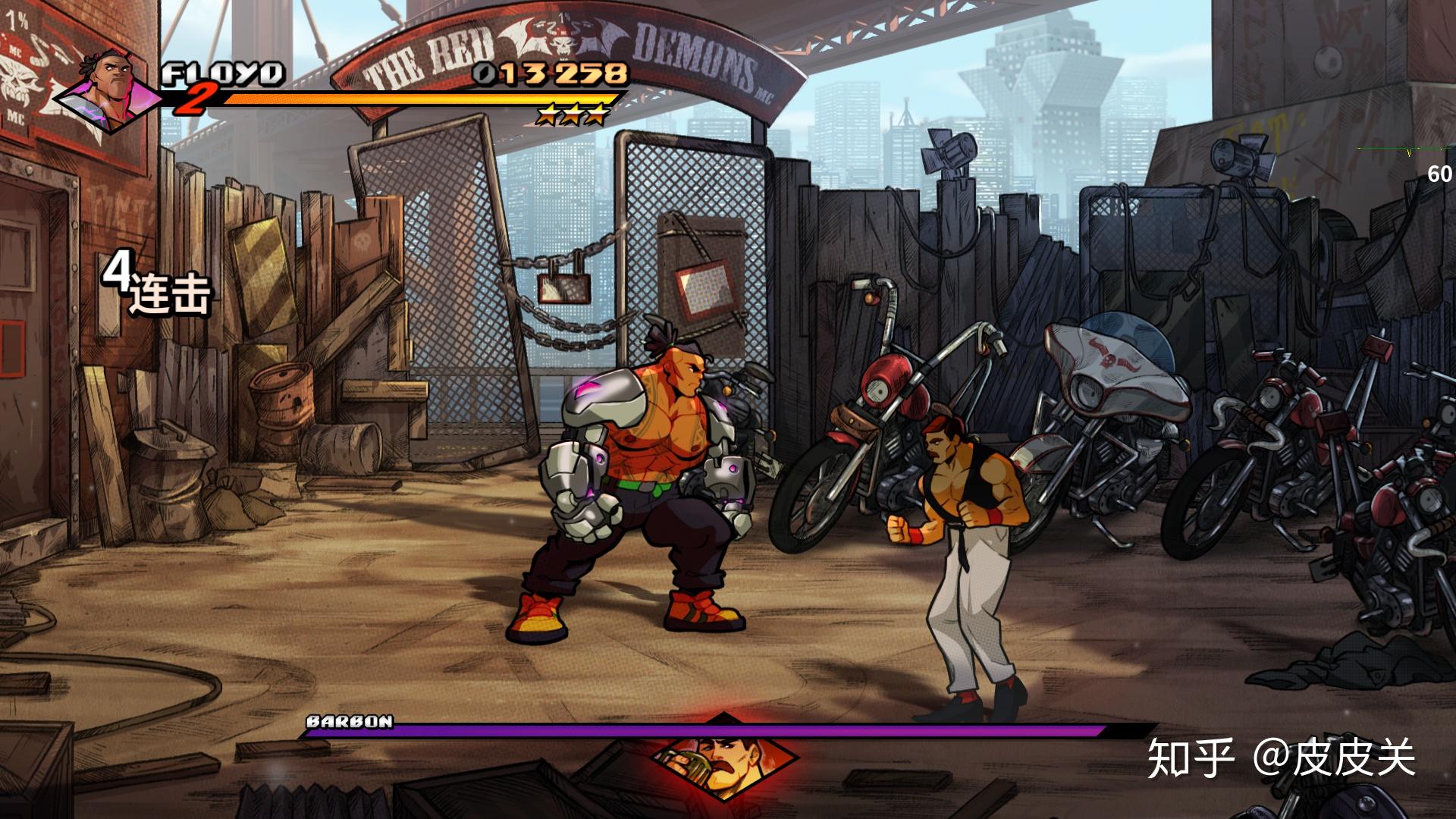The height and width of the screenshot is (819, 1456).
Task: Click Floyd's character portrait
Action: [x=111, y=89]
